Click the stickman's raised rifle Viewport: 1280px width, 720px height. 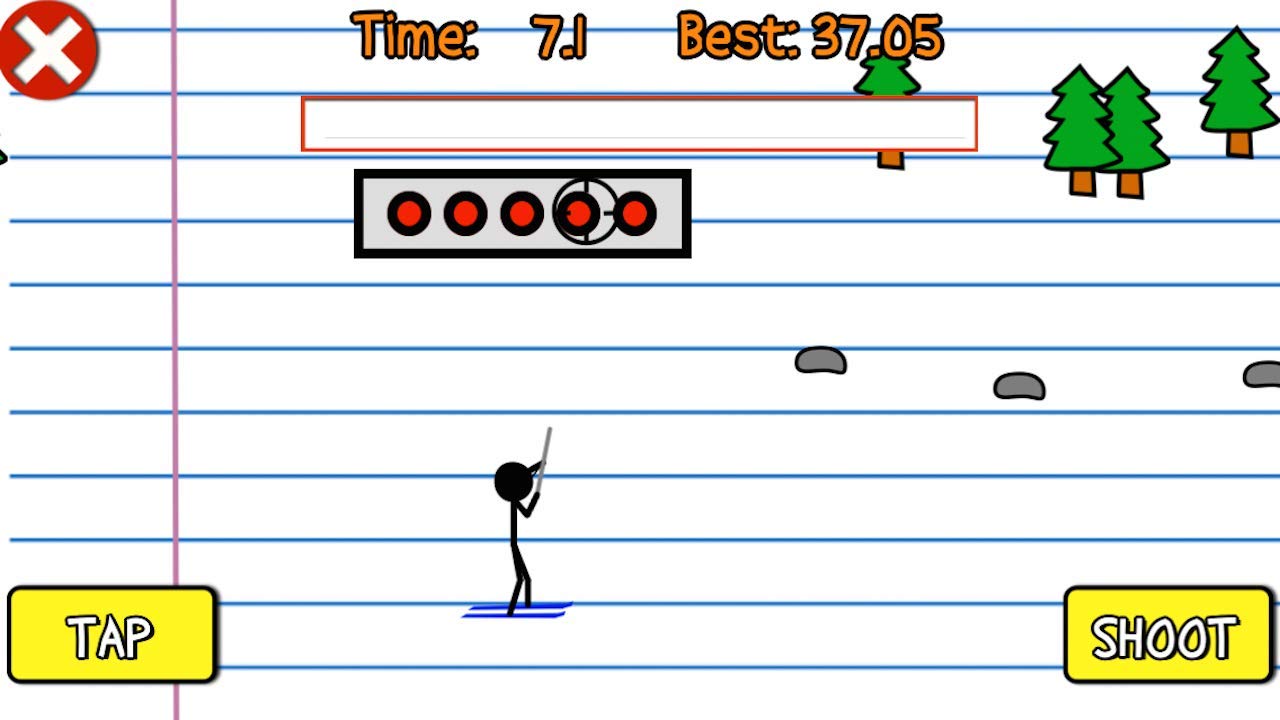point(545,460)
